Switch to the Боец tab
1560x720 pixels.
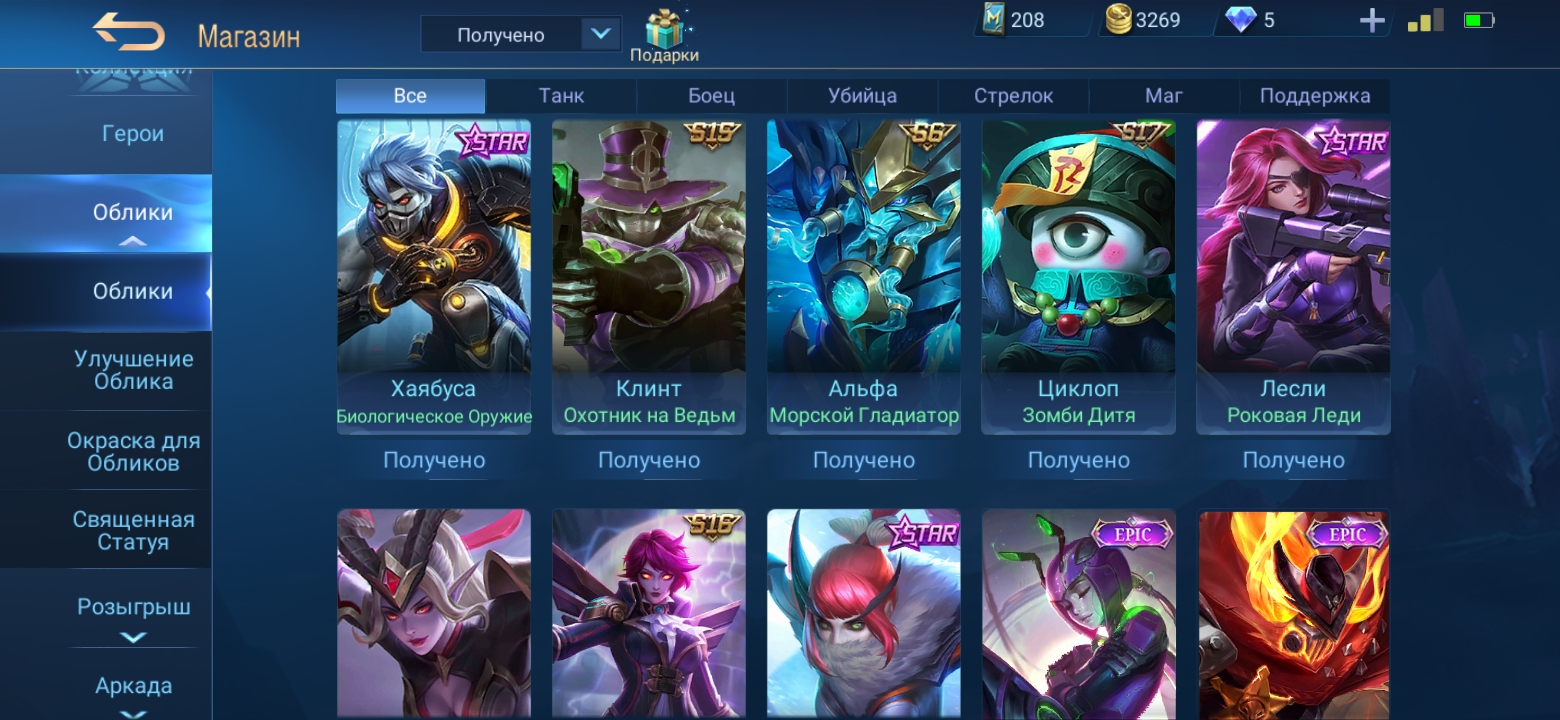coord(711,96)
